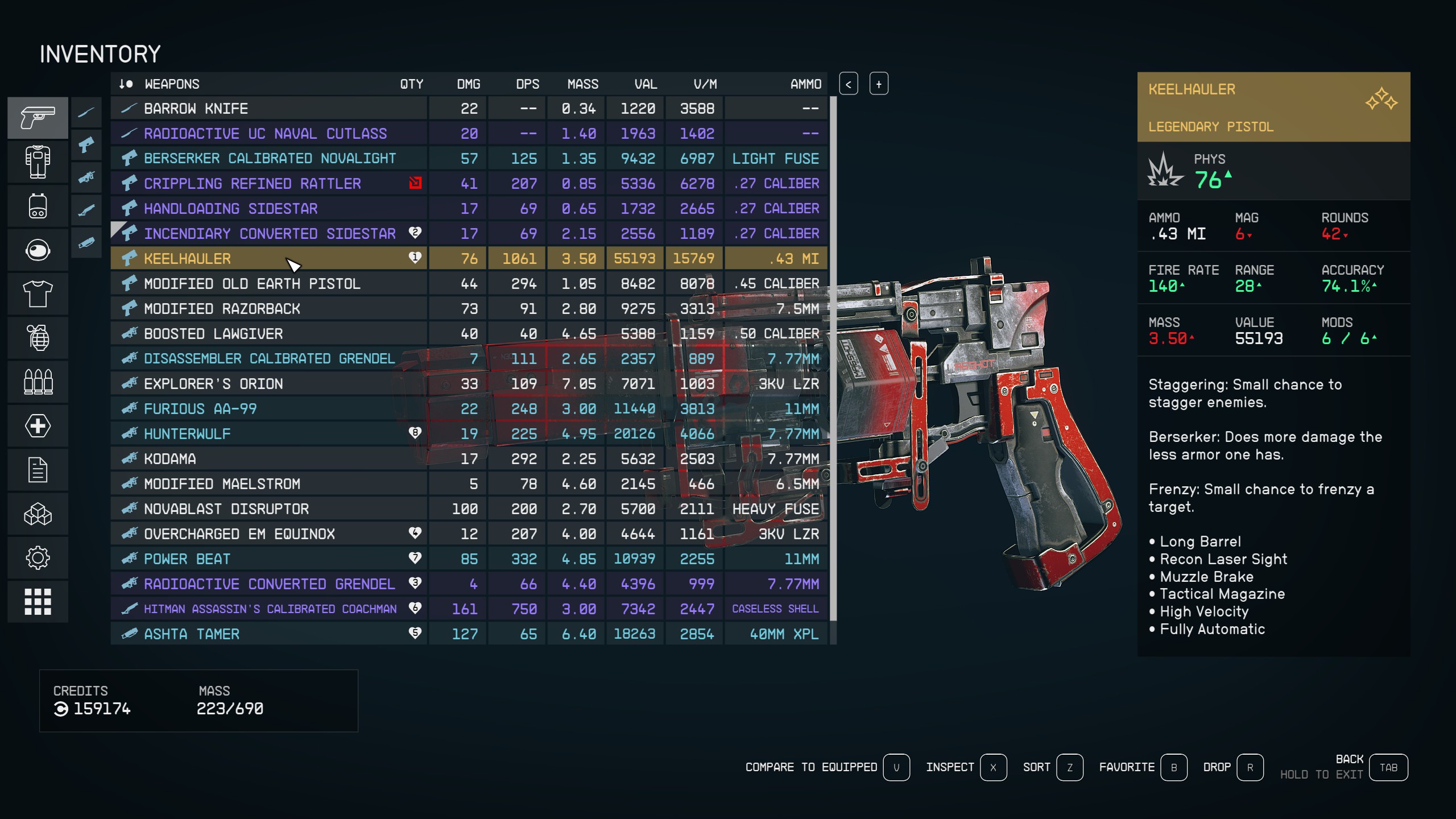Click the left arrow collapse button
Viewport: 1456px width, 819px height.
pyautogui.click(x=848, y=84)
